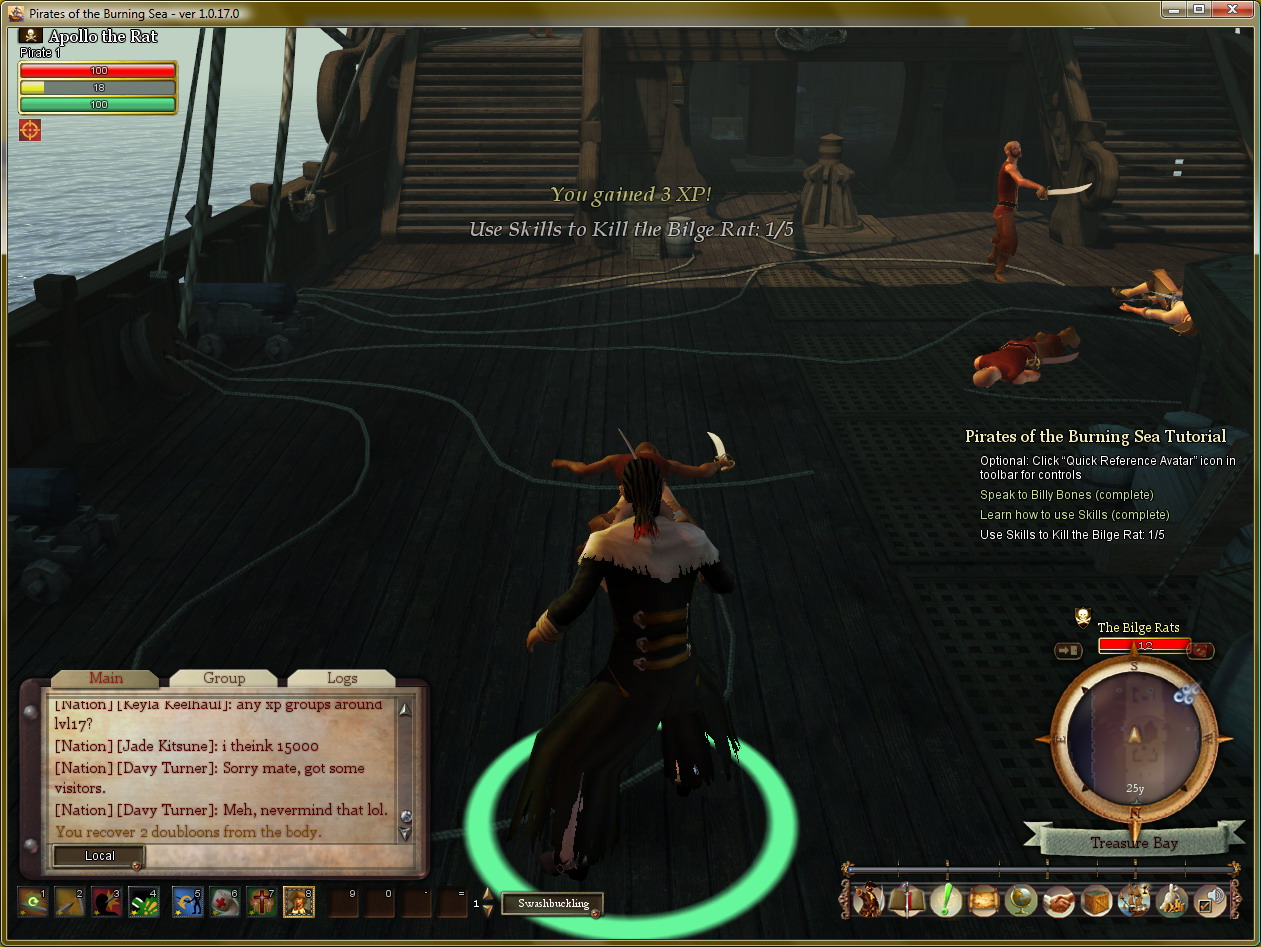Trigger the red cross skill in slot 7
This screenshot has height=947, width=1261.
tap(261, 902)
